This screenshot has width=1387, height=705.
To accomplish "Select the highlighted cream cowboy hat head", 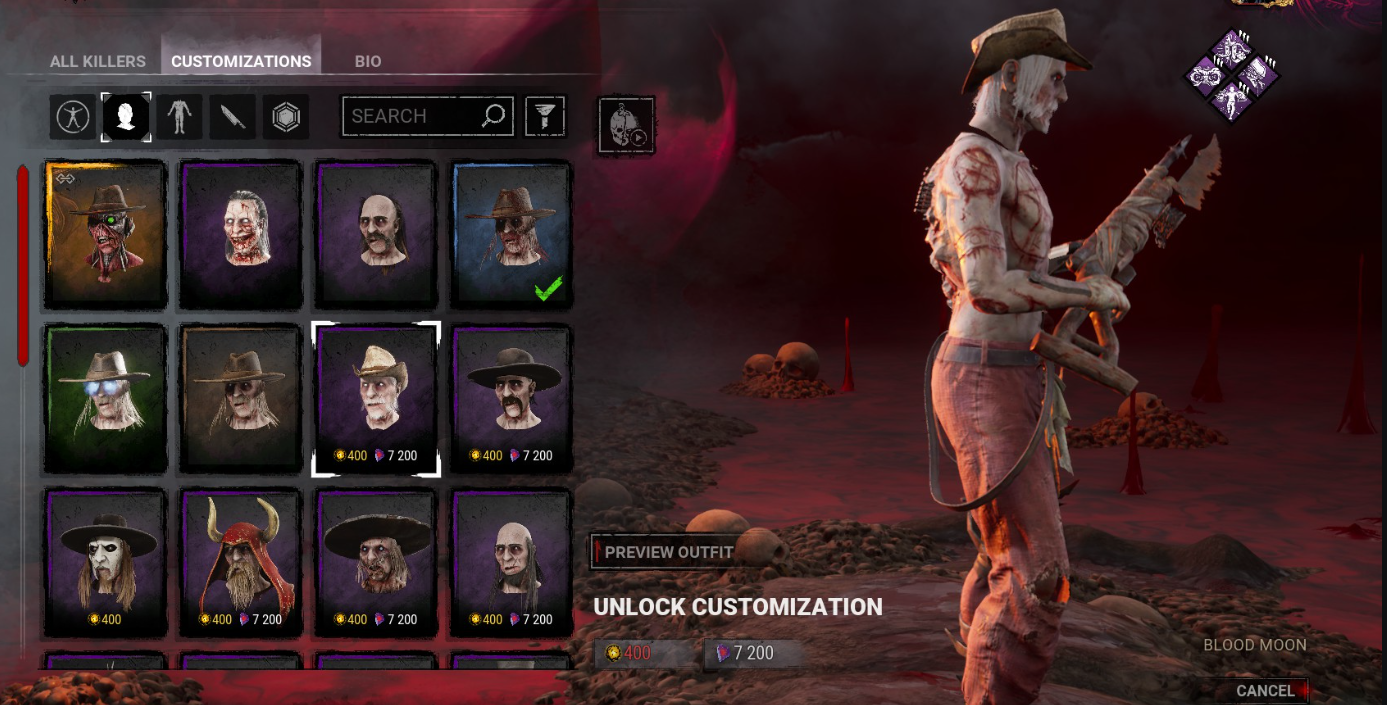I will click(x=376, y=398).
